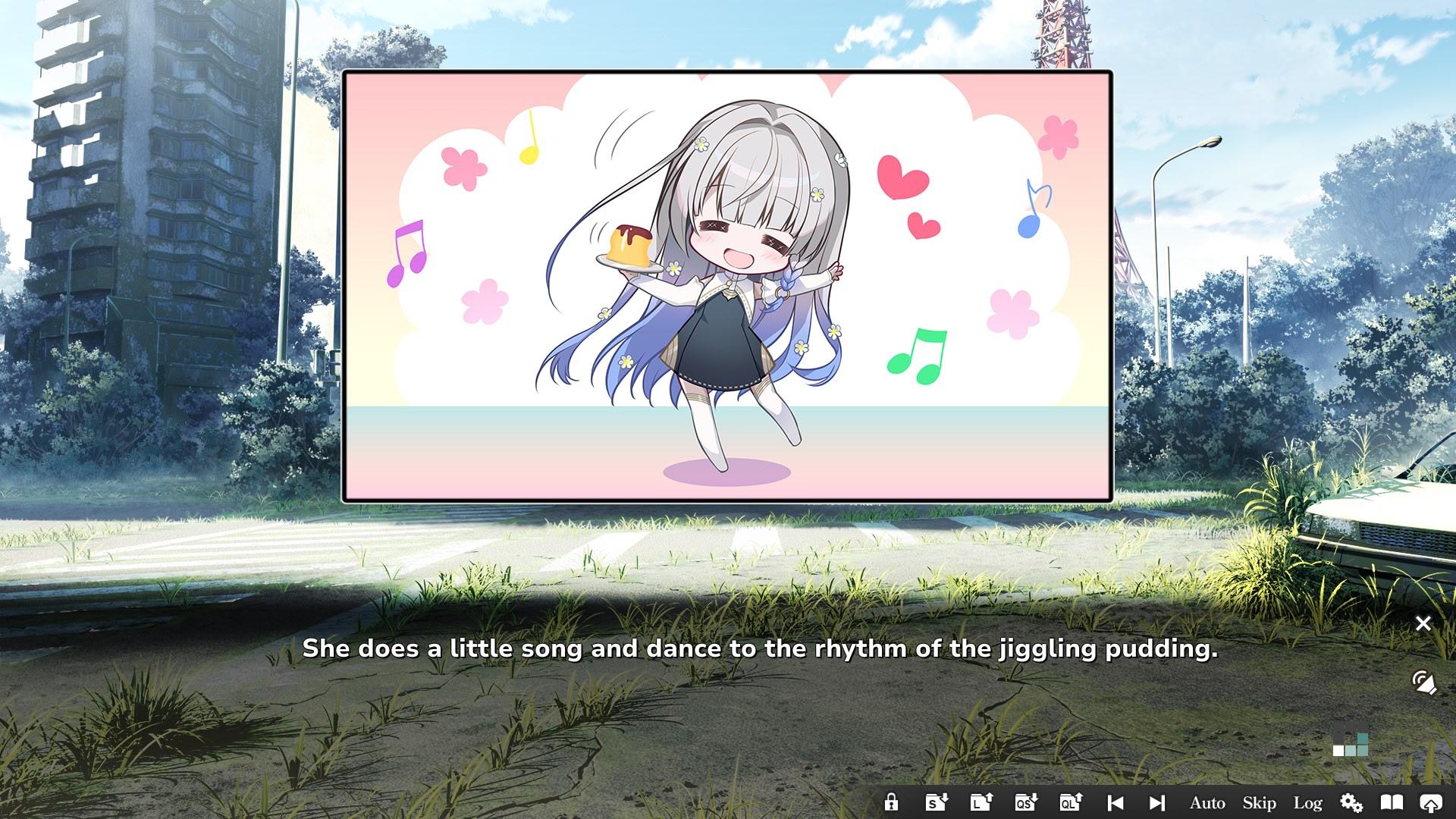This screenshot has width=1456, height=819.
Task: Open the save screen
Action: (936, 802)
